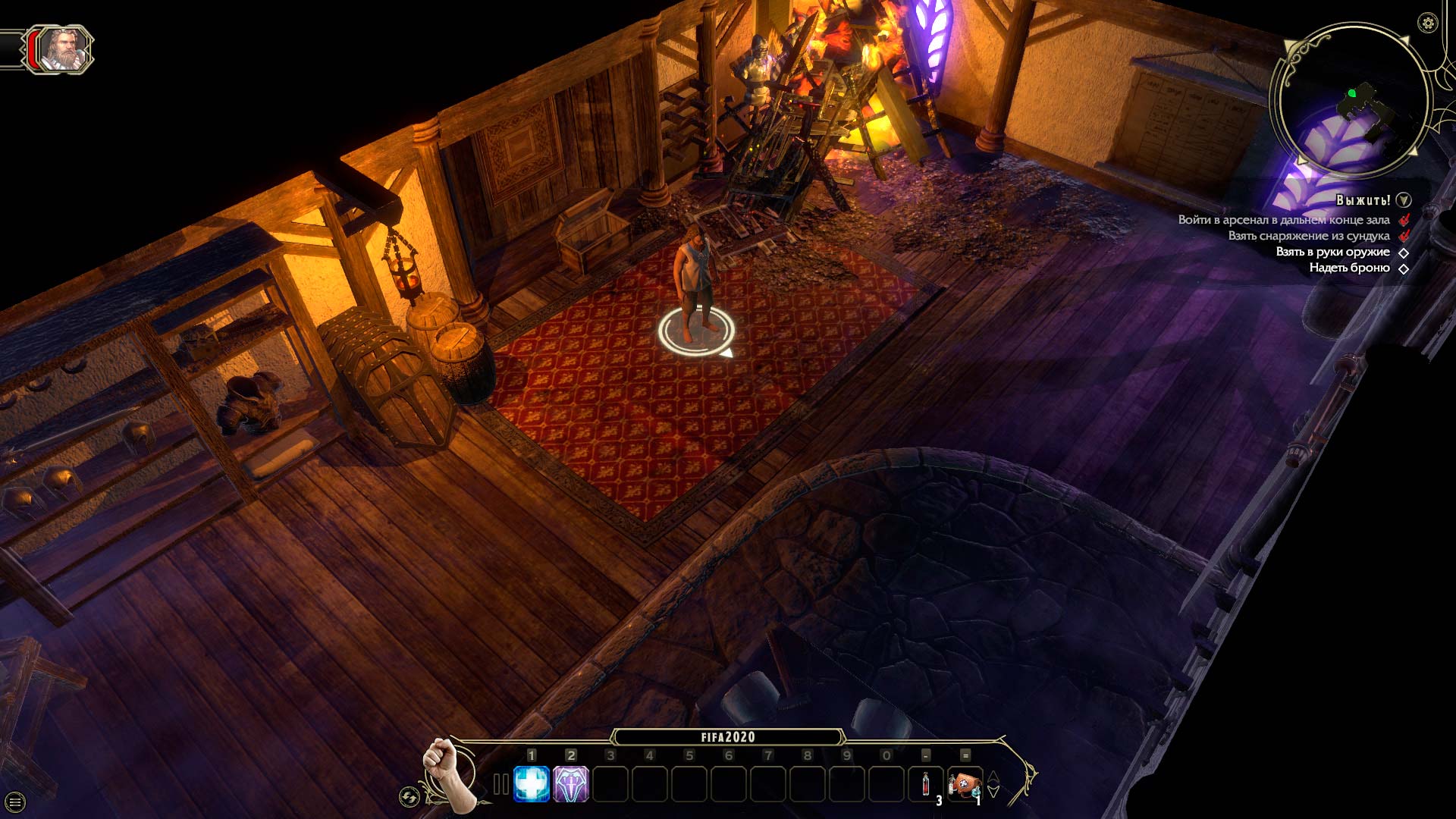This screenshot has height=819, width=1456.
Task: Toggle the weapon swap arrows button
Action: pos(409,797)
